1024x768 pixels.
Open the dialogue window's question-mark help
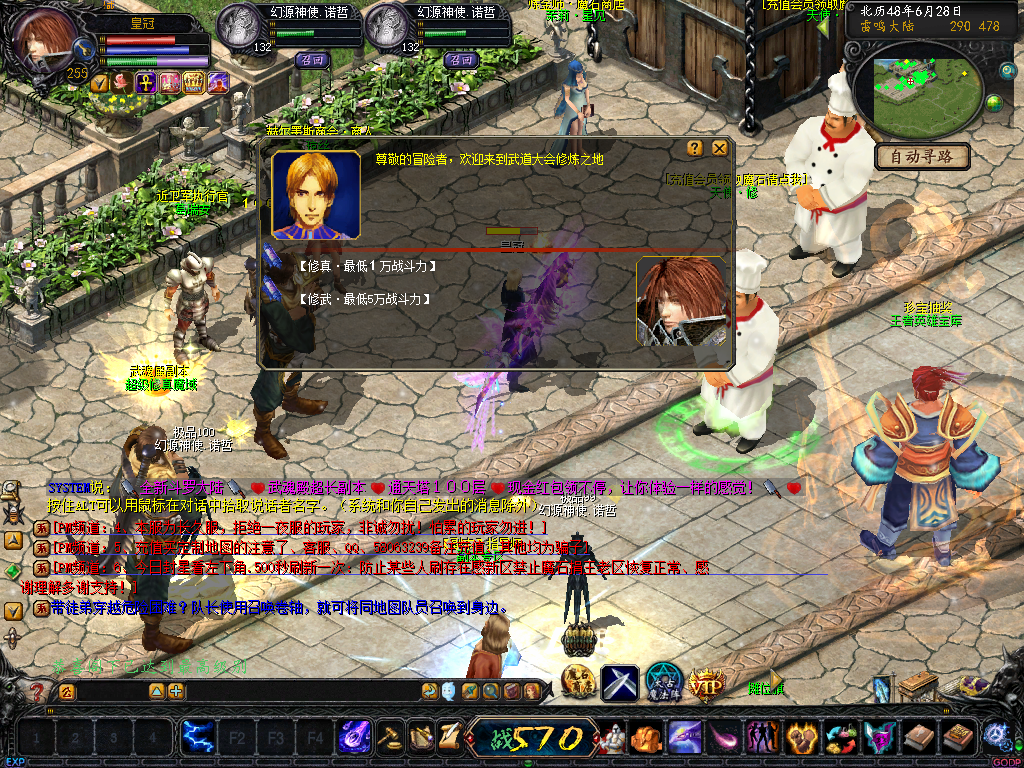[695, 148]
